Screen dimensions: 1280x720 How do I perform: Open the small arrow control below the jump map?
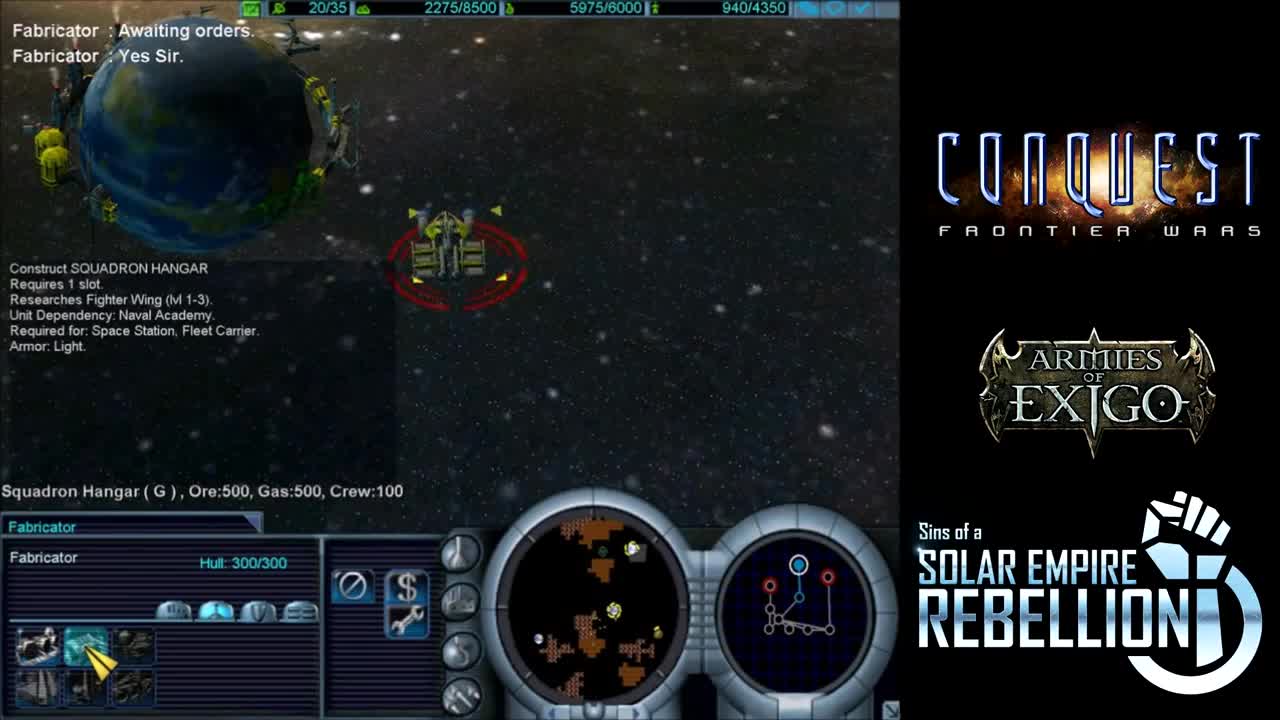890,708
